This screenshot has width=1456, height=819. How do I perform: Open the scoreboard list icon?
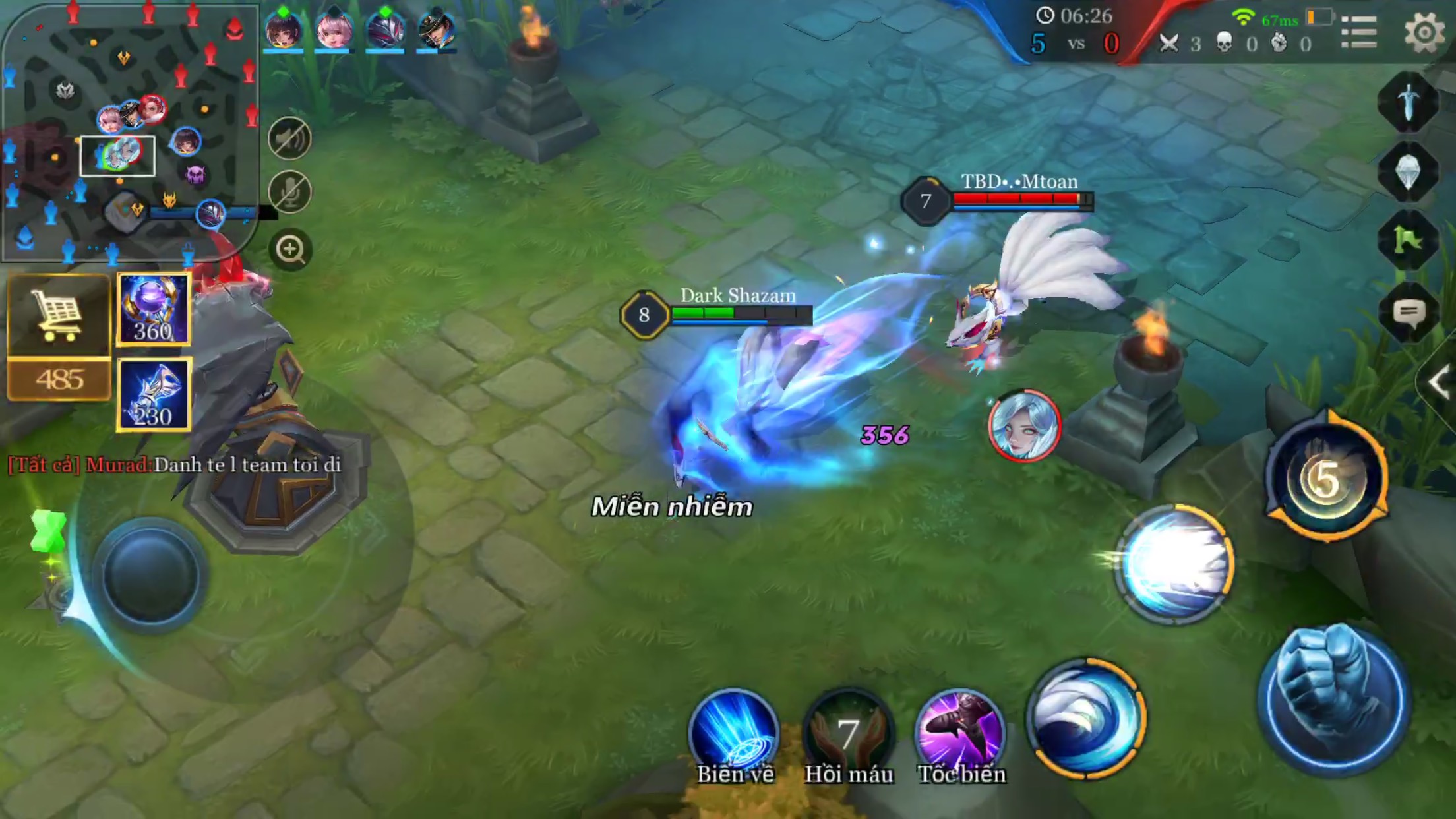pos(1359,32)
